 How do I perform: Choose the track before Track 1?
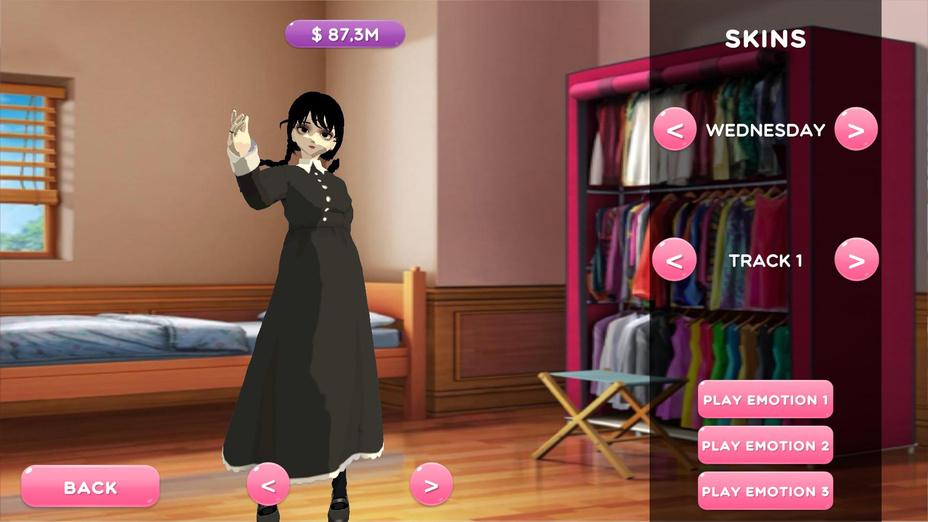tap(675, 261)
